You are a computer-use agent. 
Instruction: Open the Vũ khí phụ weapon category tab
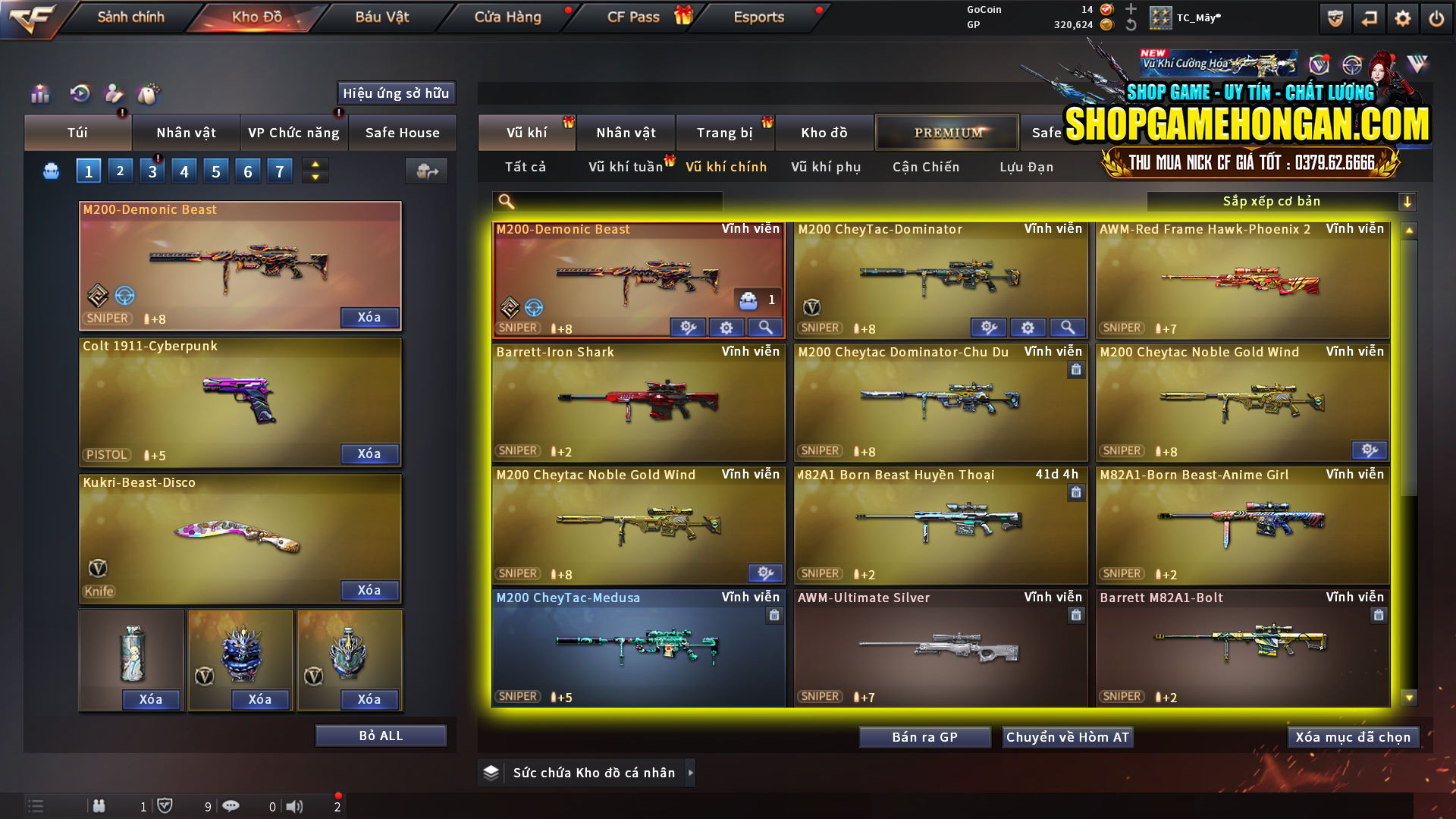point(825,167)
